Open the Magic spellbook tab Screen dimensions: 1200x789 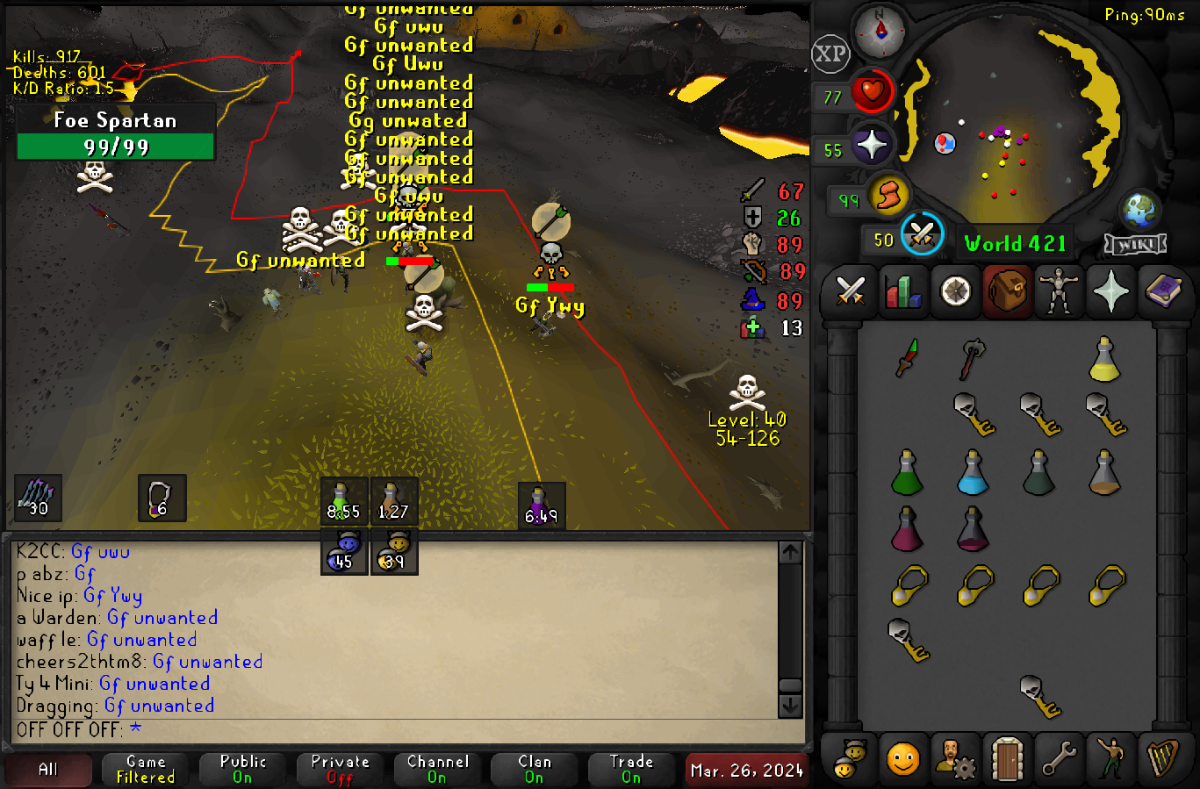click(x=1161, y=291)
